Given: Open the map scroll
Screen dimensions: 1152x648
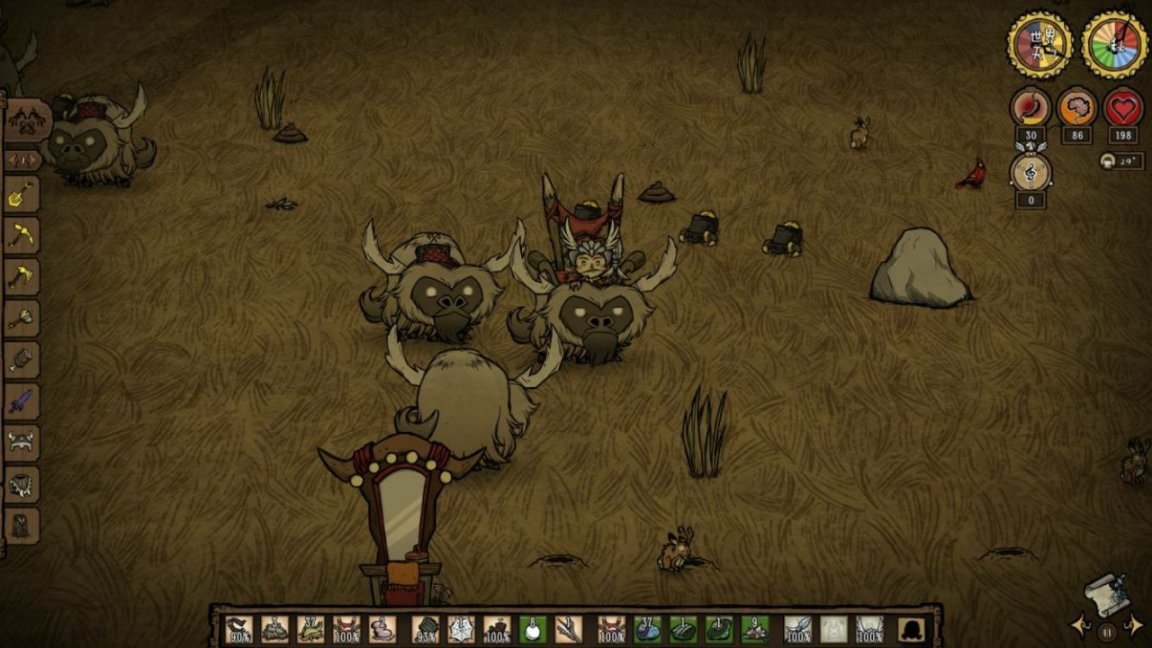Looking at the screenshot, I should 1106,592.
